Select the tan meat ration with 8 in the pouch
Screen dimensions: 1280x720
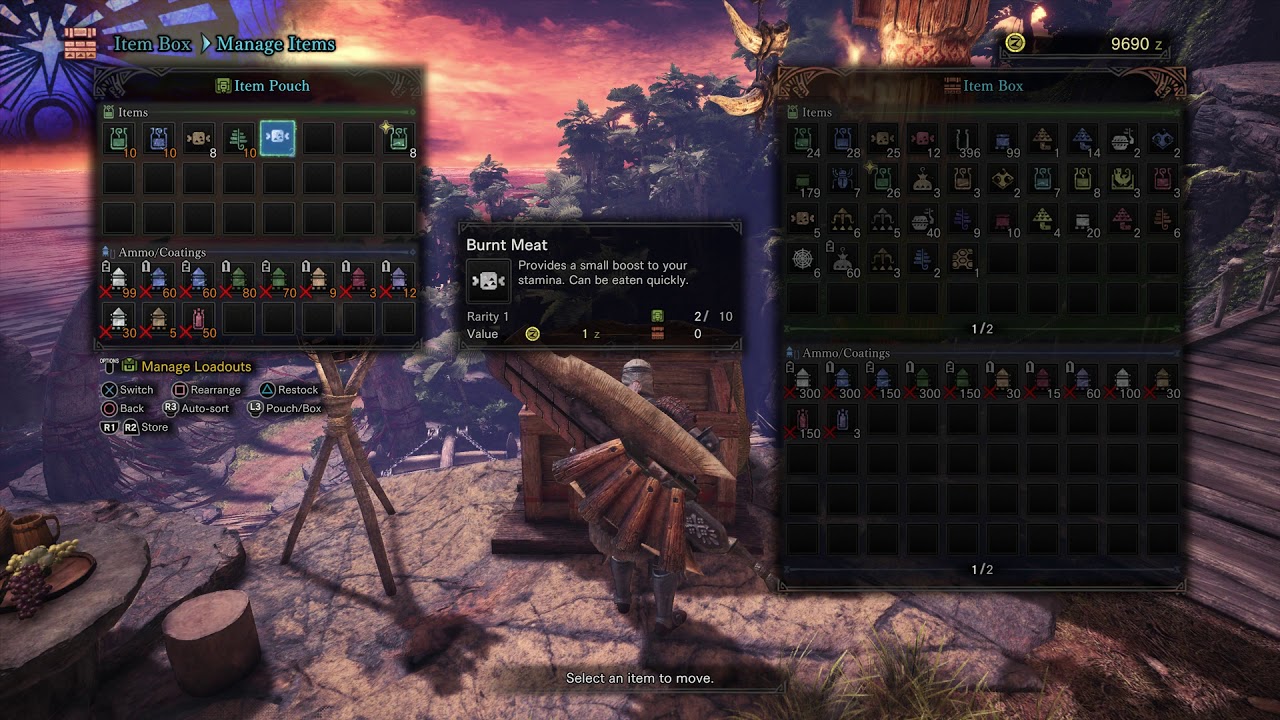point(198,139)
